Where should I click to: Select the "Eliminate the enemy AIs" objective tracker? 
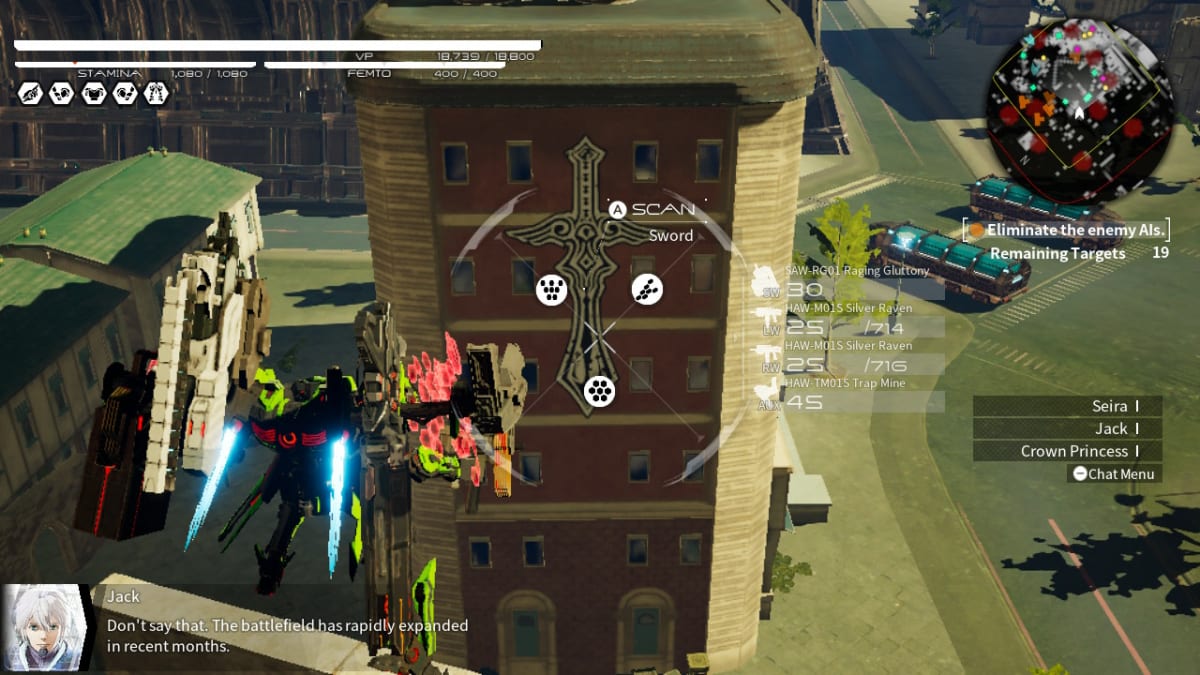pos(1066,230)
